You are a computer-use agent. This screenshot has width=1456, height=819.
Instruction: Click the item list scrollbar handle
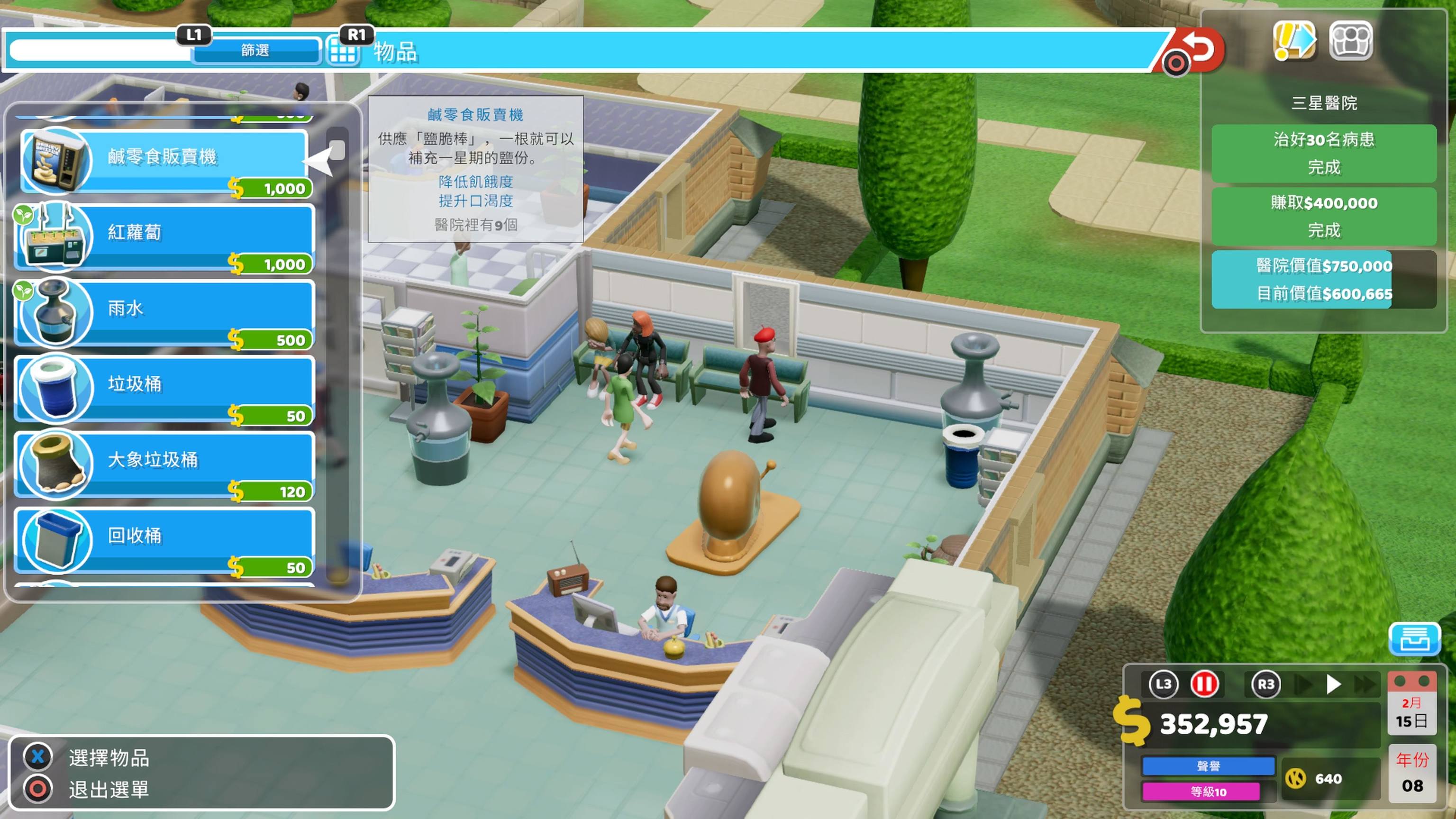click(337, 150)
